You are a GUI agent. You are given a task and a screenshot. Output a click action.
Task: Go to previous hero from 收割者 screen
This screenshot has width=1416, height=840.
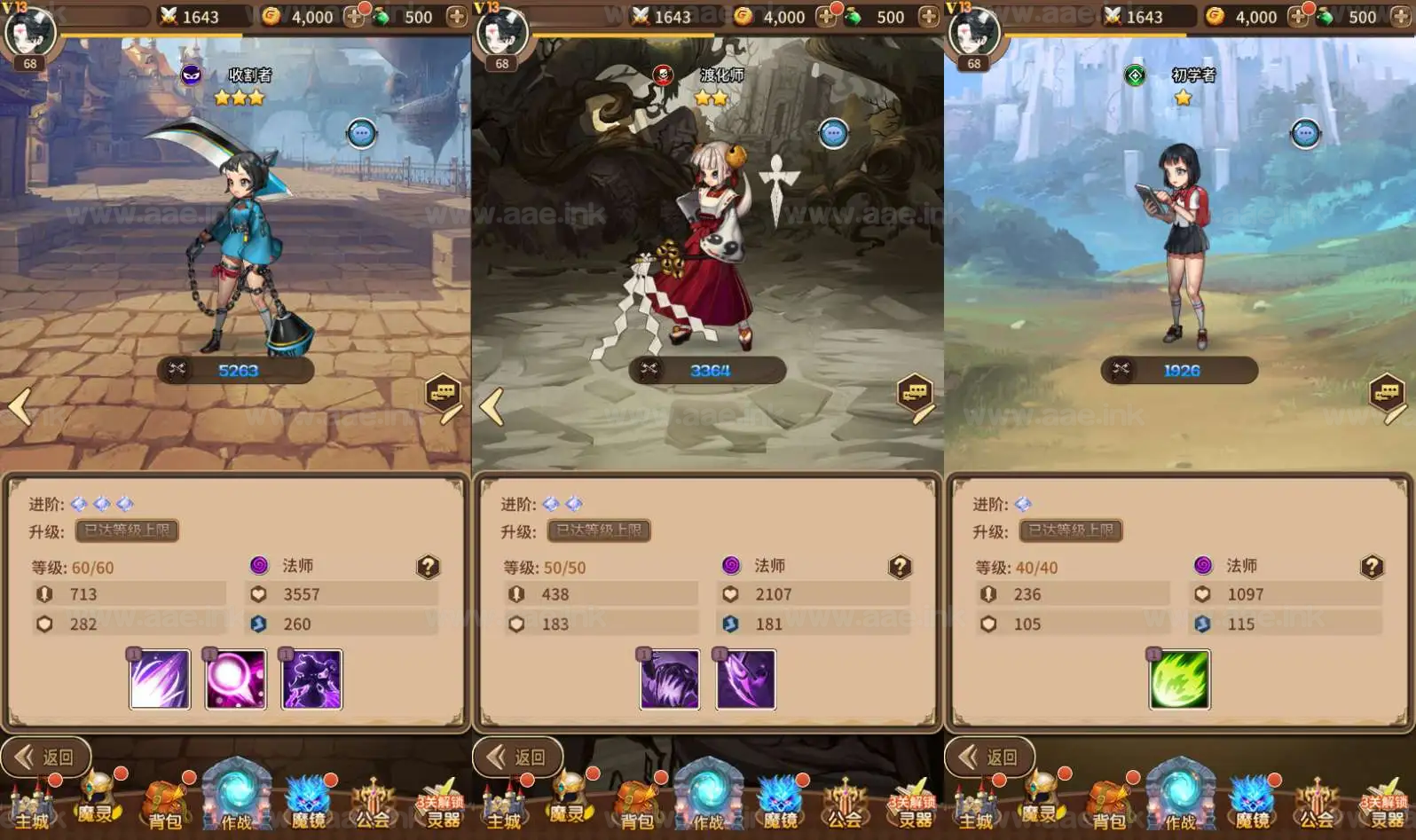click(20, 407)
